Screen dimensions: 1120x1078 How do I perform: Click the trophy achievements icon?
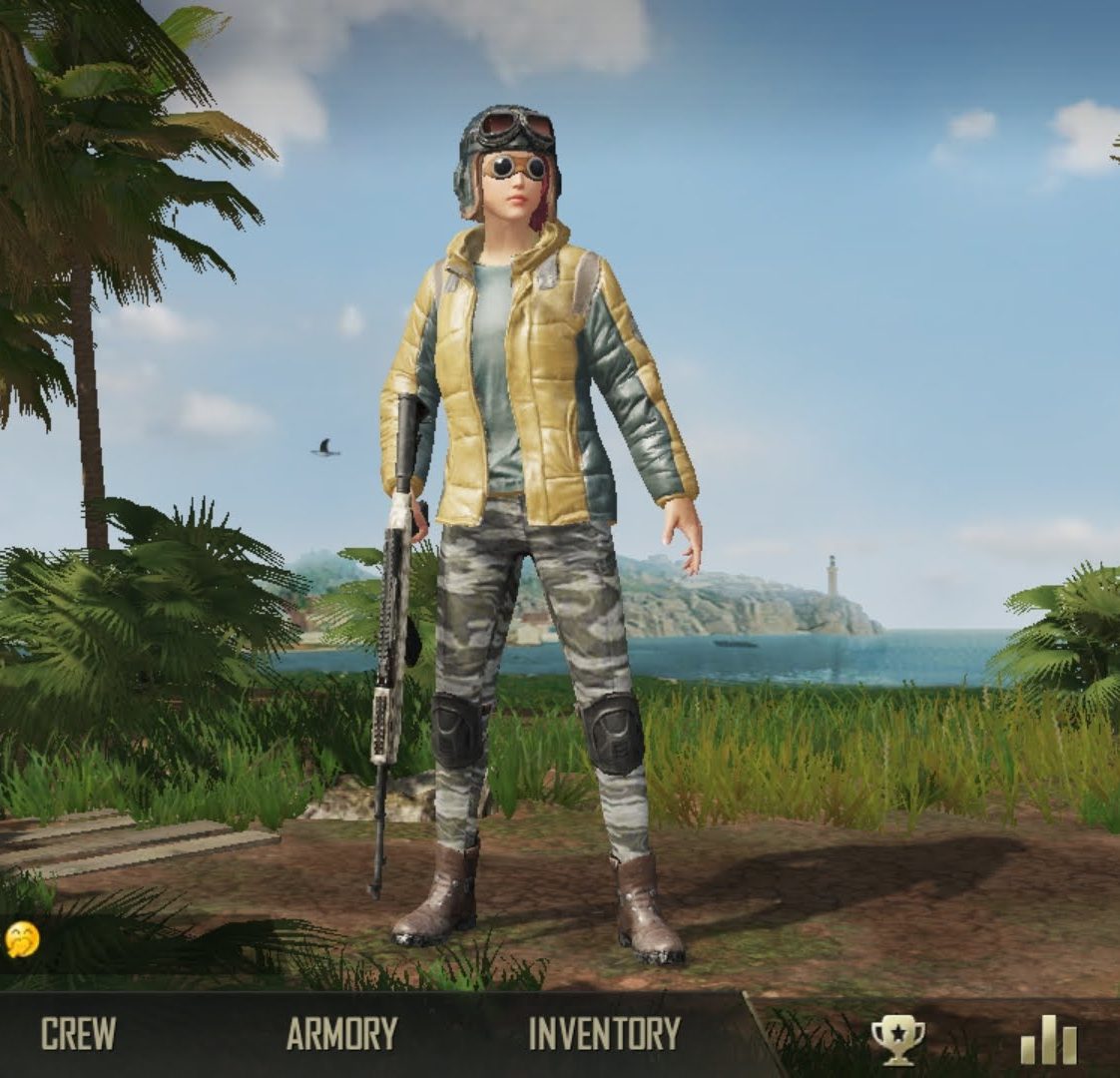coord(897,1039)
